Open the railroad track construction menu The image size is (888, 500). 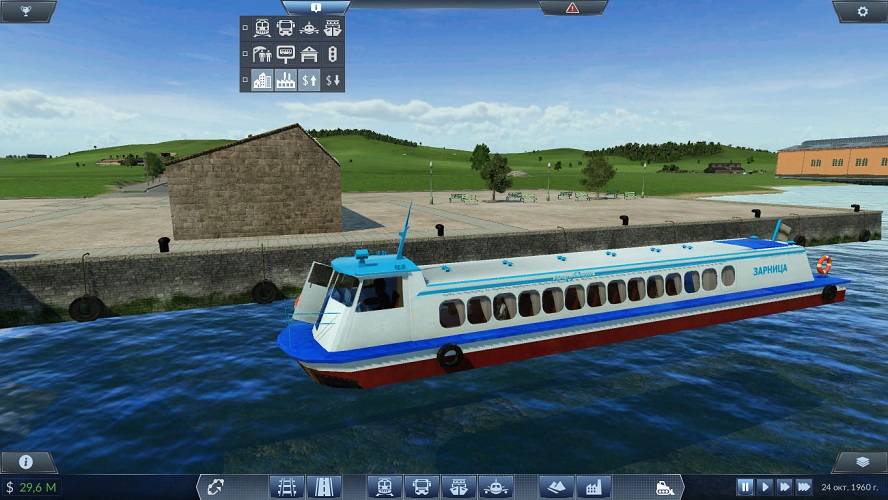pos(285,487)
